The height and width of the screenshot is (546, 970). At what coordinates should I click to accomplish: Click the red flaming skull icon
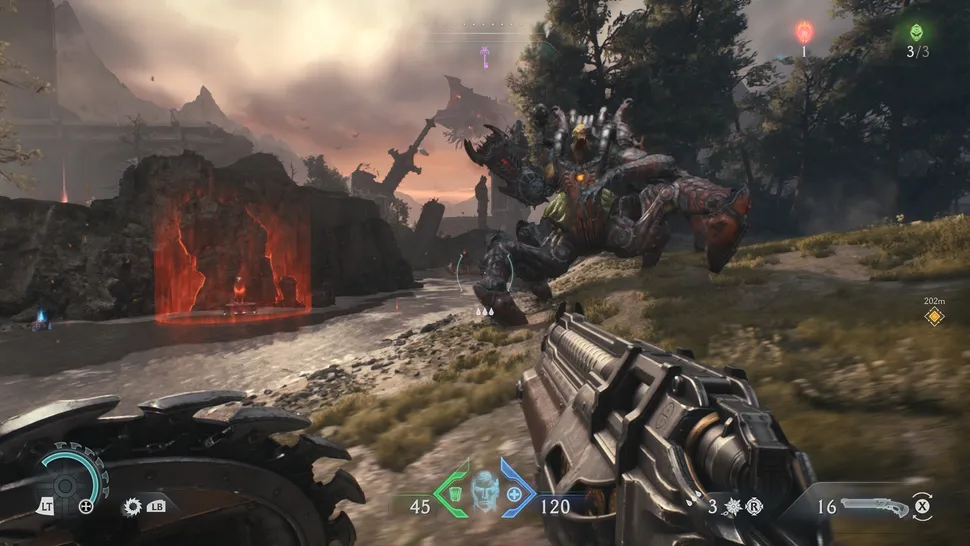[803, 32]
